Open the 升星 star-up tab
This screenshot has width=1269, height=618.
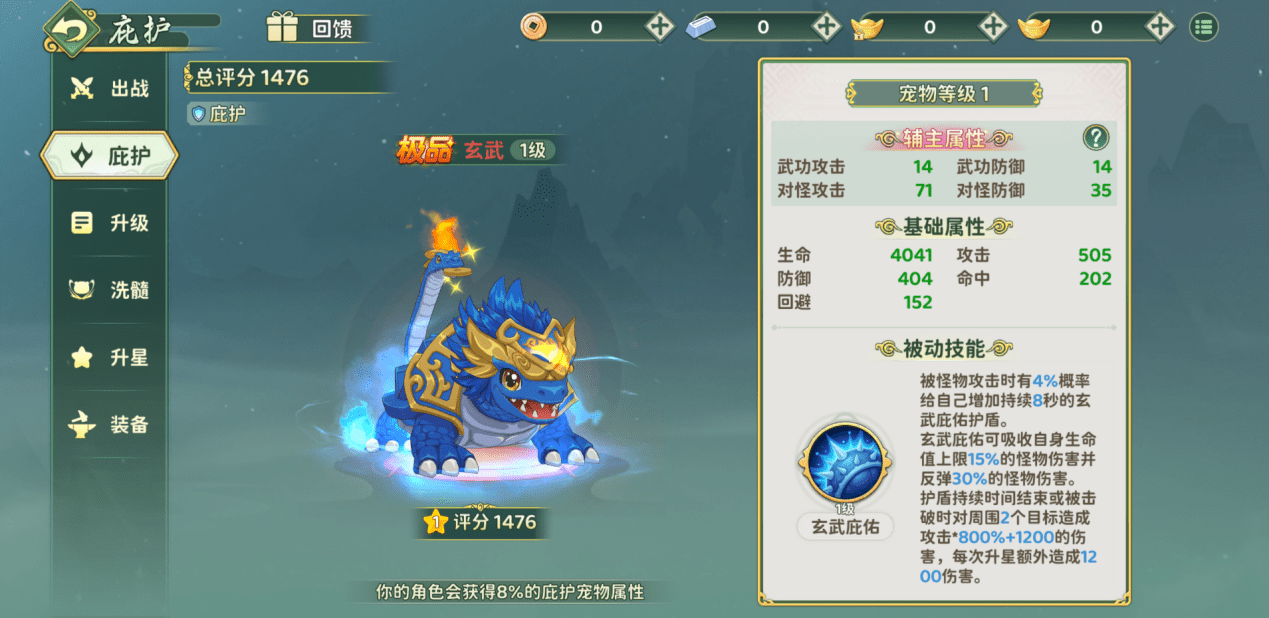110,357
